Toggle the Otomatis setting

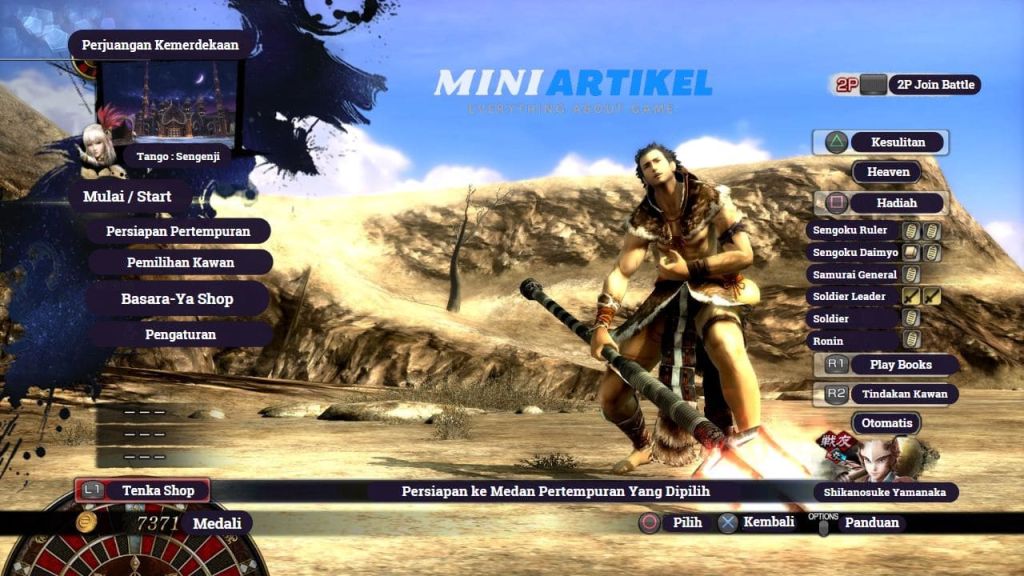(x=886, y=423)
